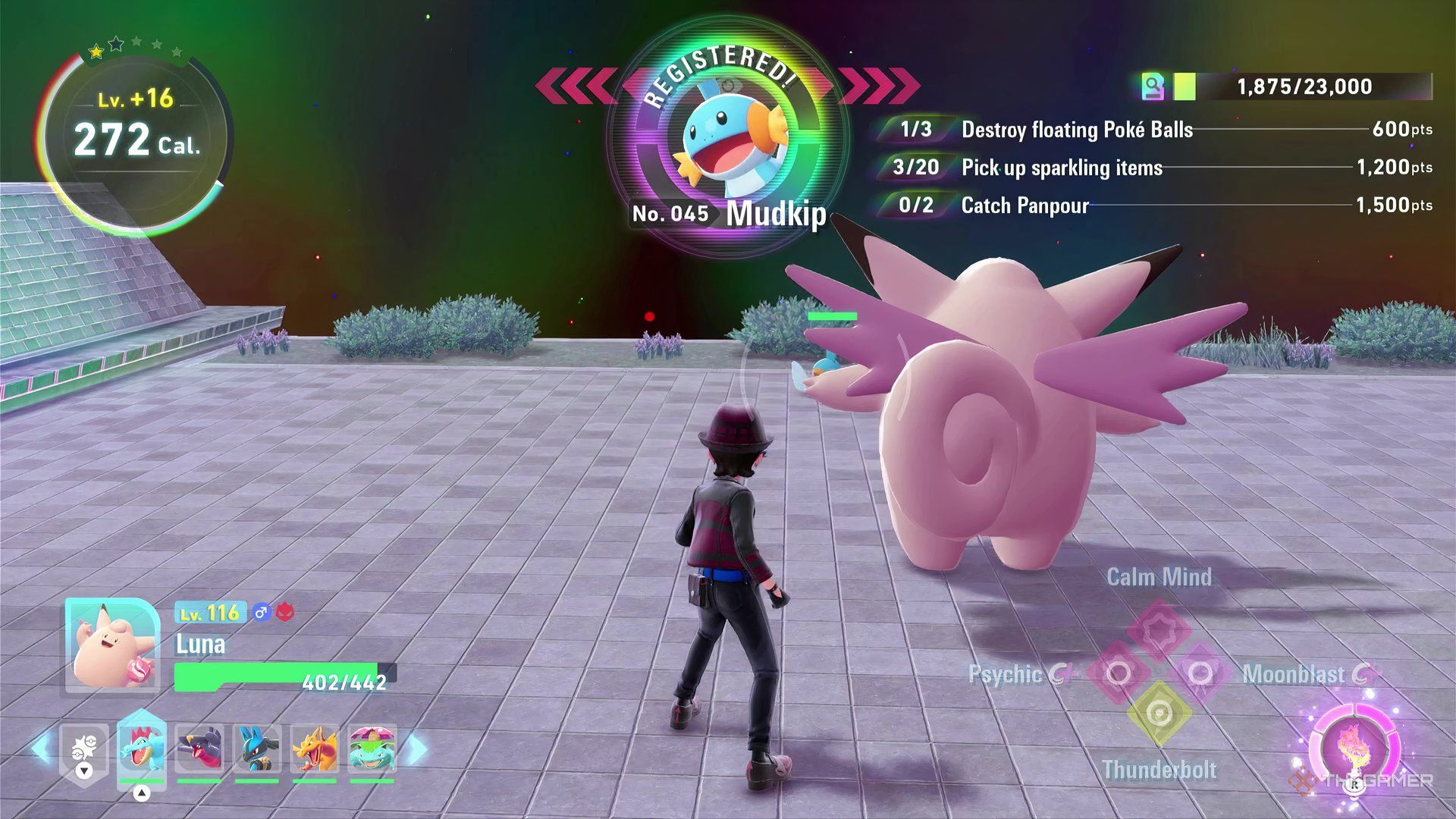The height and width of the screenshot is (819, 1456).
Task: Open the Poké Ball selector slot
Action: [84, 750]
